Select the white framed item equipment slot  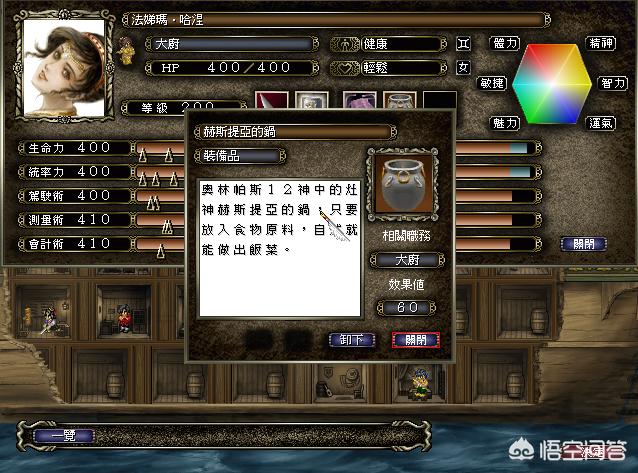click(315, 102)
